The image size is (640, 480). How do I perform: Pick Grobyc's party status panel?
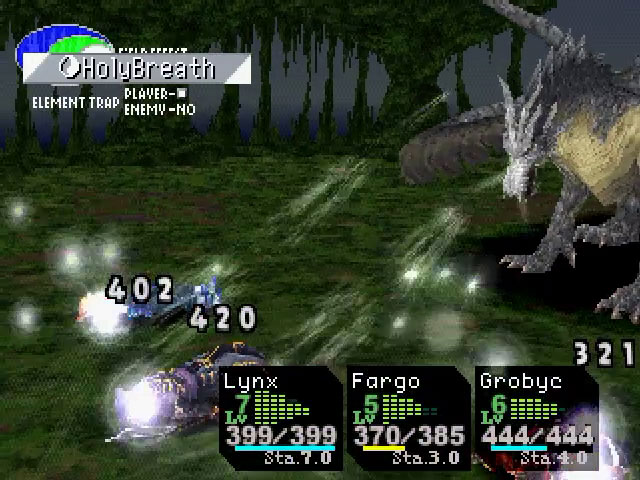pos(536,418)
